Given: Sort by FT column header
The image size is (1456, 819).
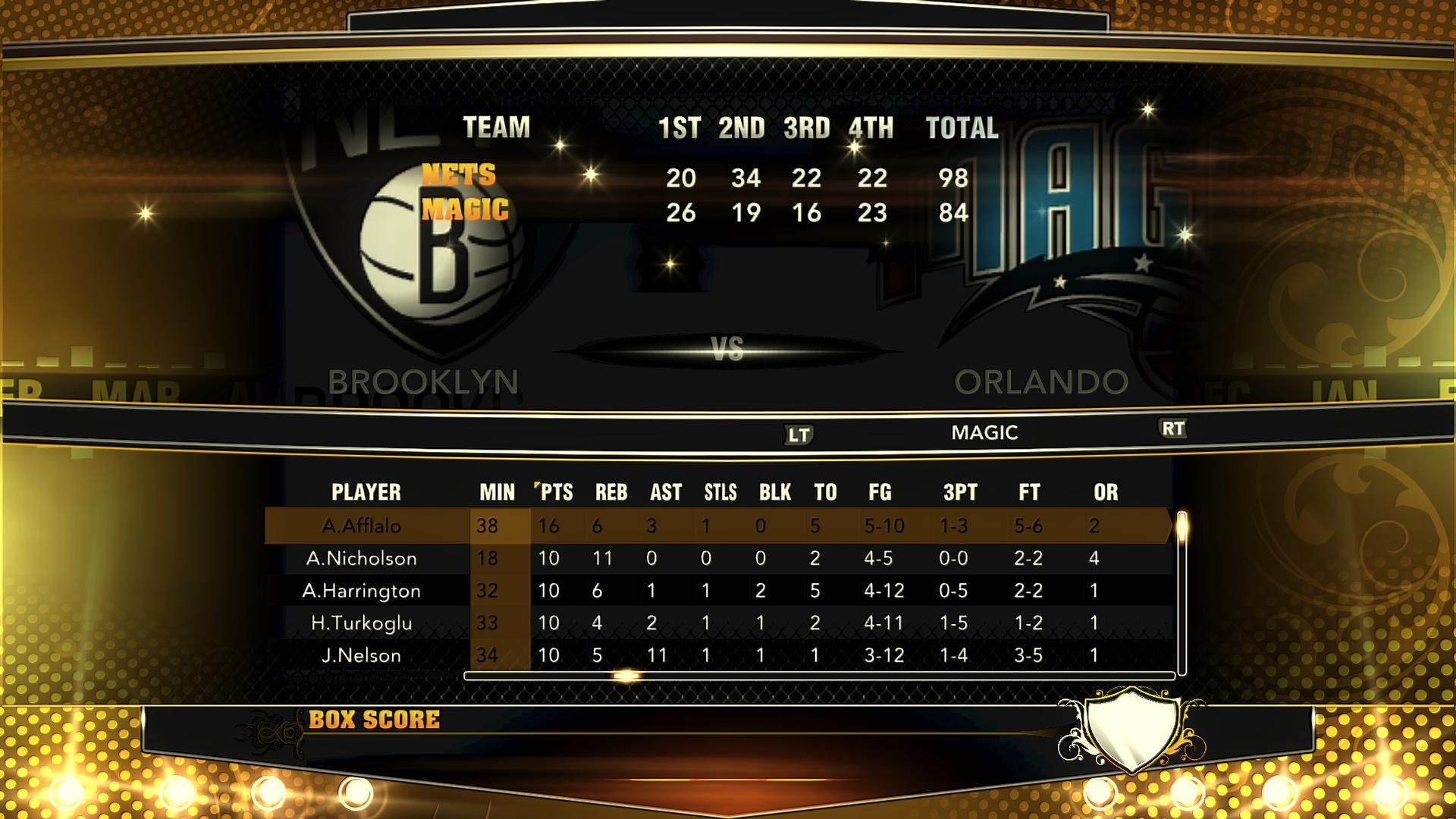Looking at the screenshot, I should 1028,492.
